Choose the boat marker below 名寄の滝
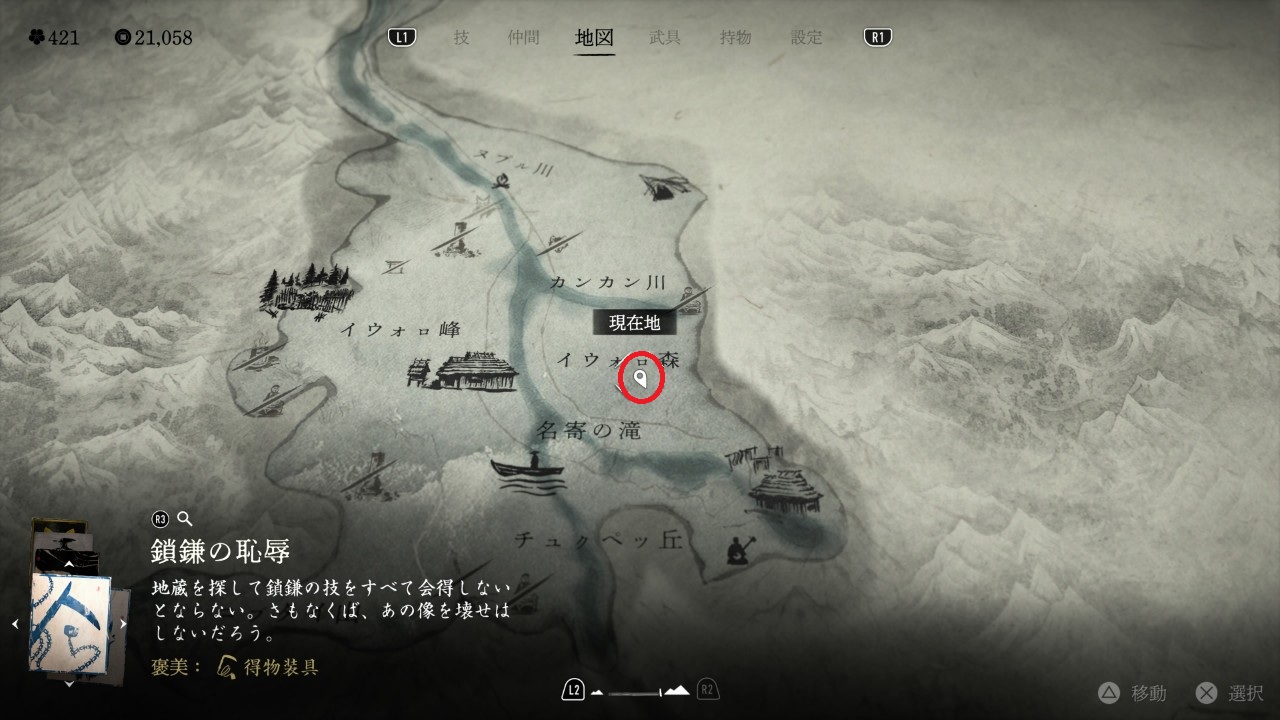 pos(528,472)
